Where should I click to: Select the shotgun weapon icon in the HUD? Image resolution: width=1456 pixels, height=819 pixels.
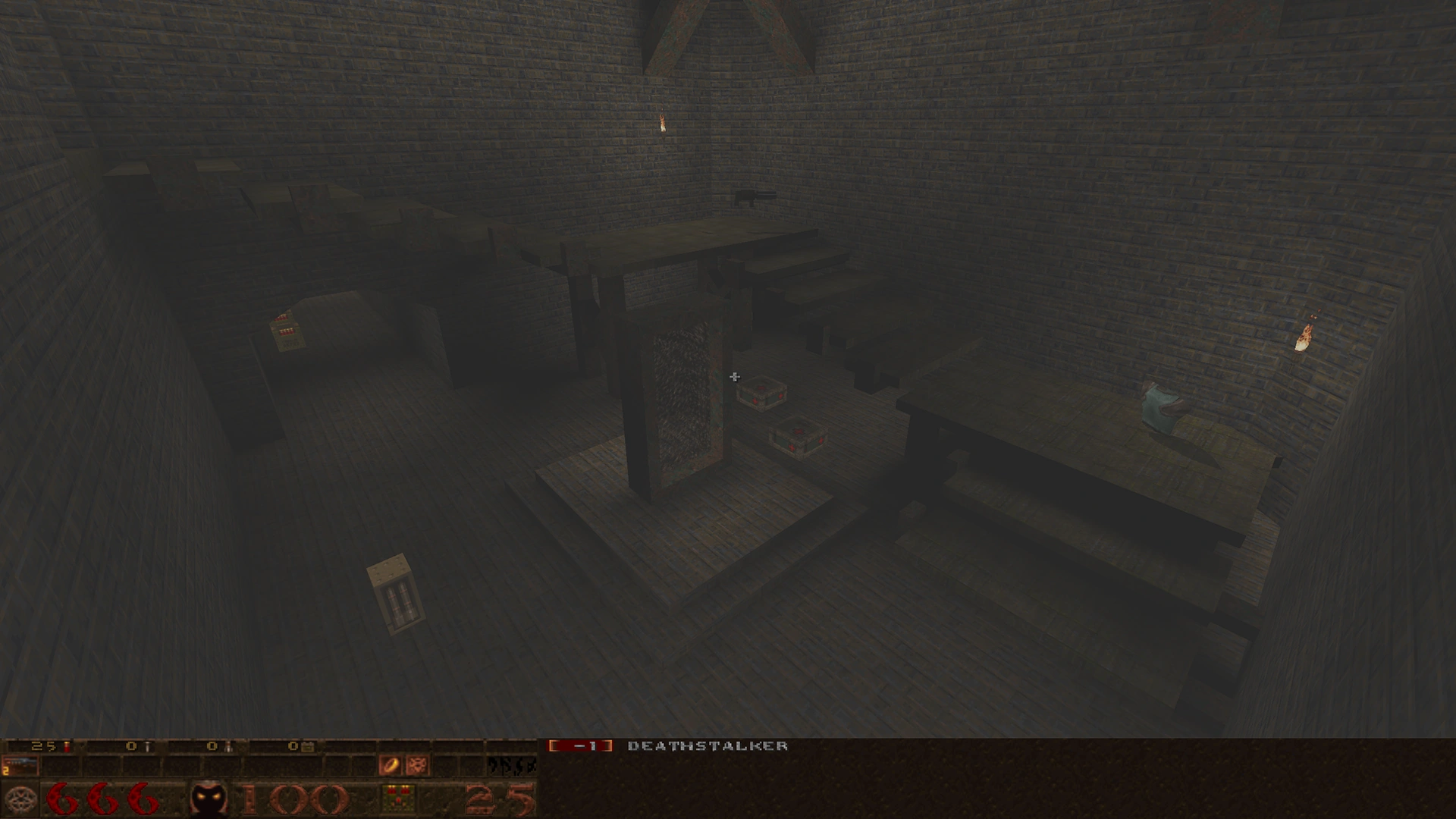[x=20, y=764]
